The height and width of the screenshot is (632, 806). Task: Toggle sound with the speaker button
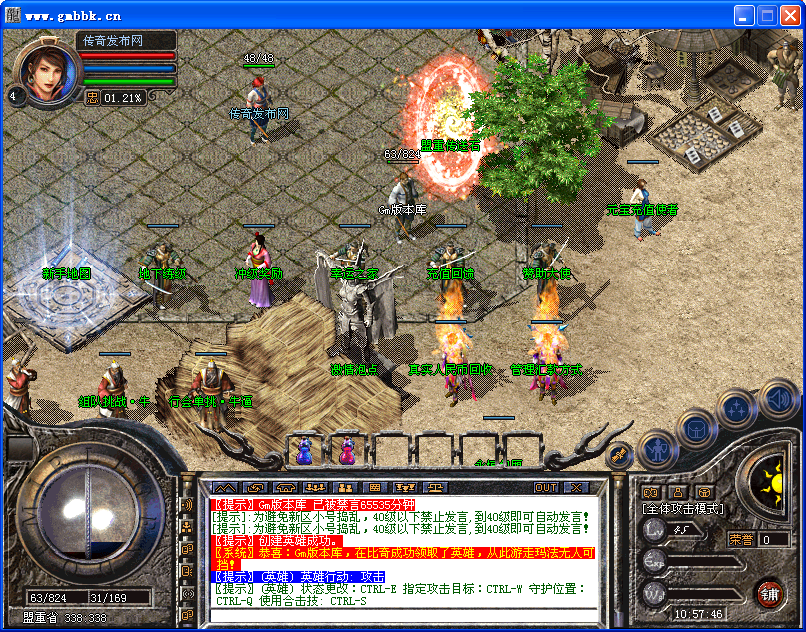point(777,397)
